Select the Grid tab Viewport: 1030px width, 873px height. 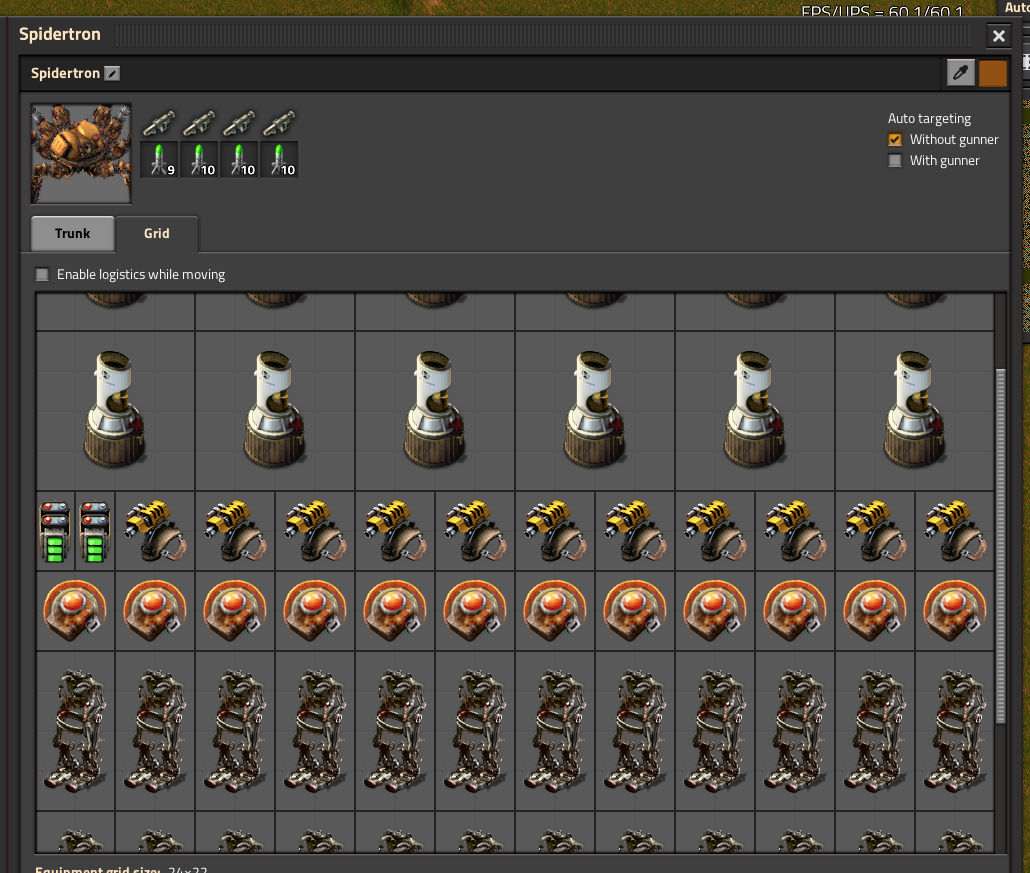coord(157,233)
